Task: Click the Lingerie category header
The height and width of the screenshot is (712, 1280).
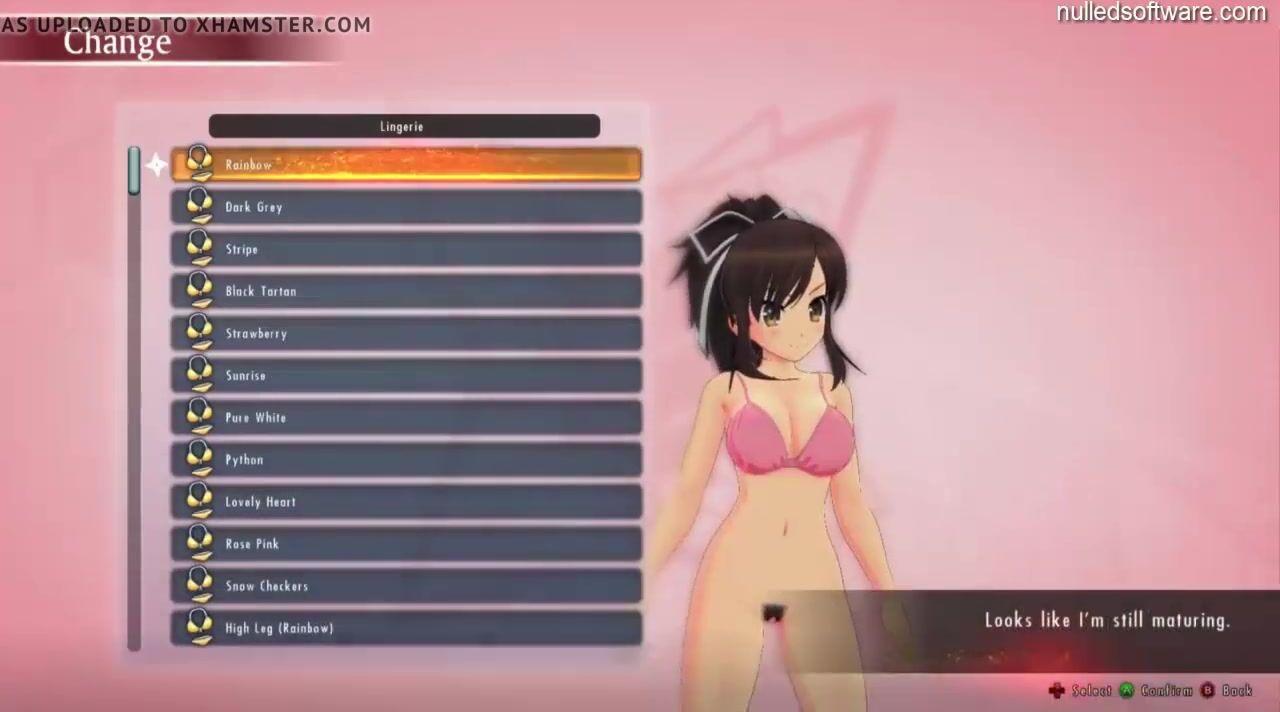Action: tap(404, 126)
